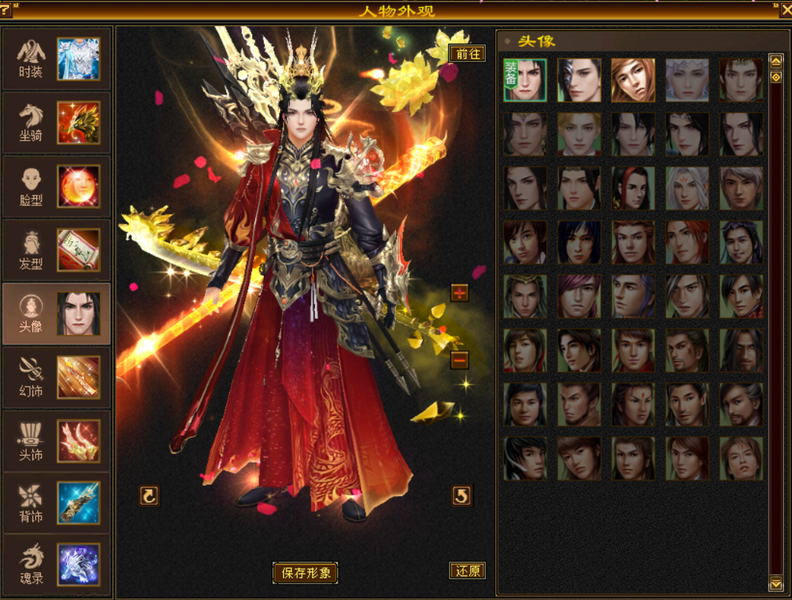Image resolution: width=792 pixels, height=600 pixels.
Task: Click the 前往 go-to button
Action: (468, 54)
